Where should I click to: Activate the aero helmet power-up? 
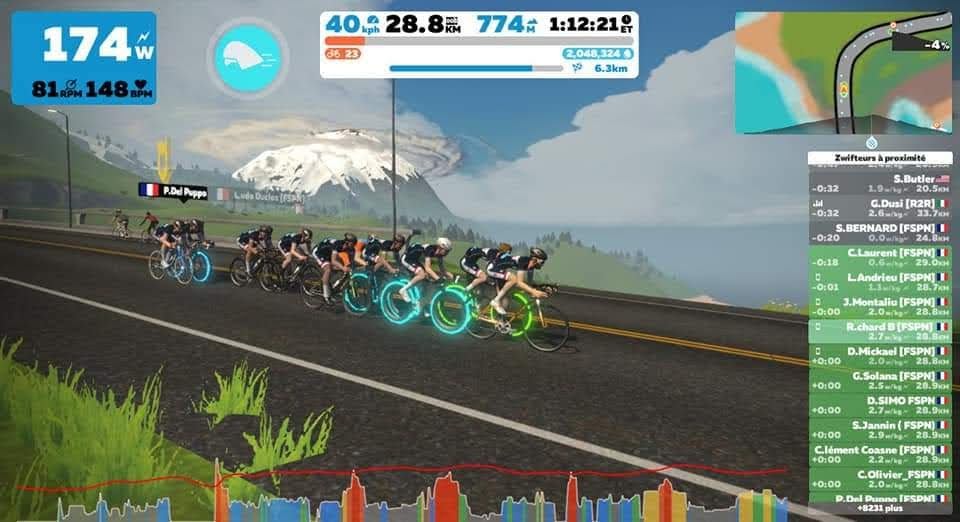(x=248, y=58)
